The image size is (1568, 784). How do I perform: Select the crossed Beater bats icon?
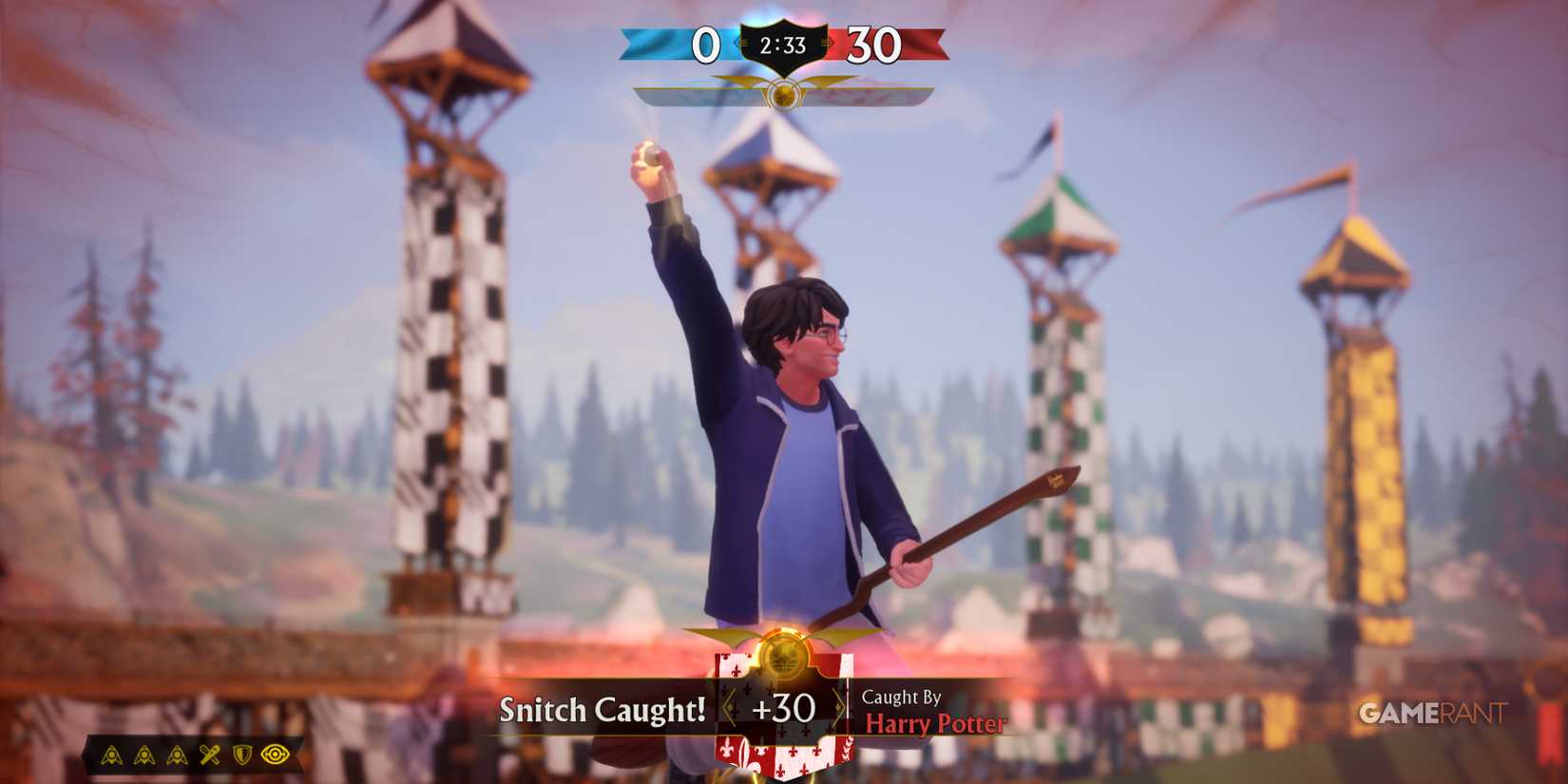208,754
